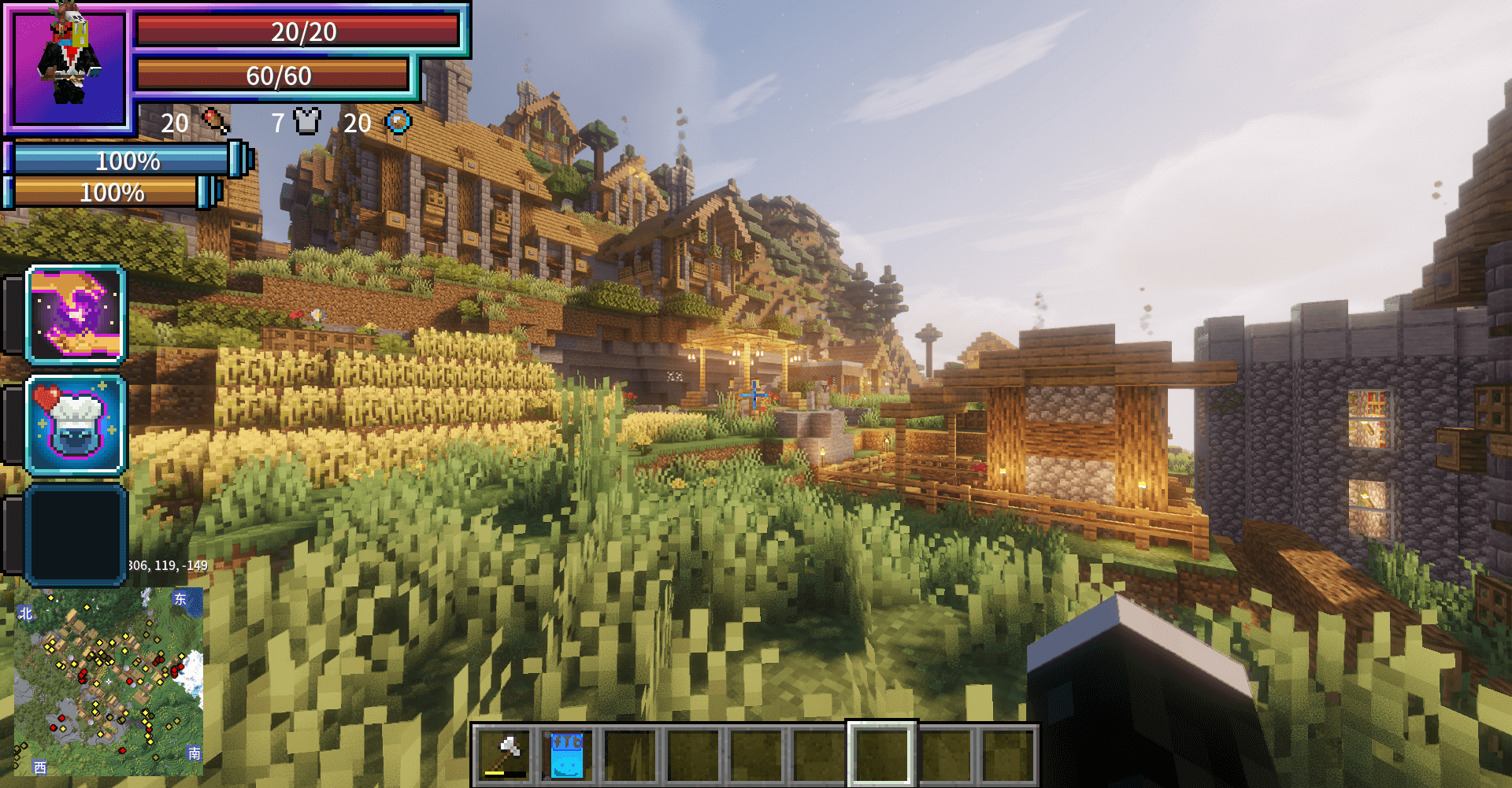The width and height of the screenshot is (1512, 788).
Task: Select the empty dark skill slot
Action: point(76,535)
